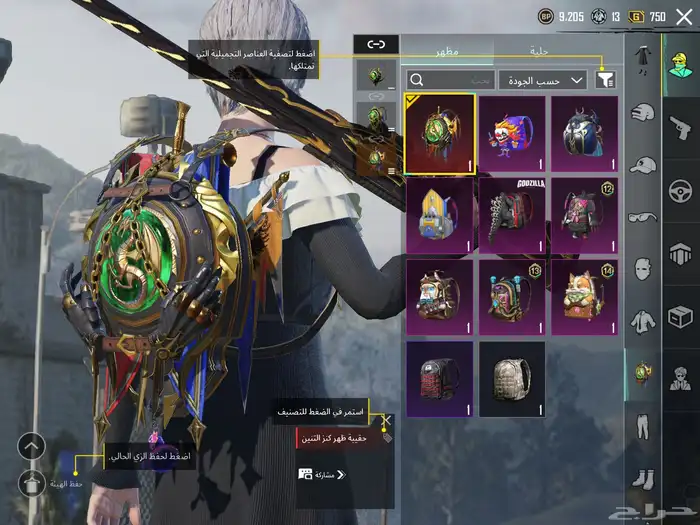This screenshot has height=525, width=700.
Task: Choose the Godzilla backpack skin
Action: point(512,216)
